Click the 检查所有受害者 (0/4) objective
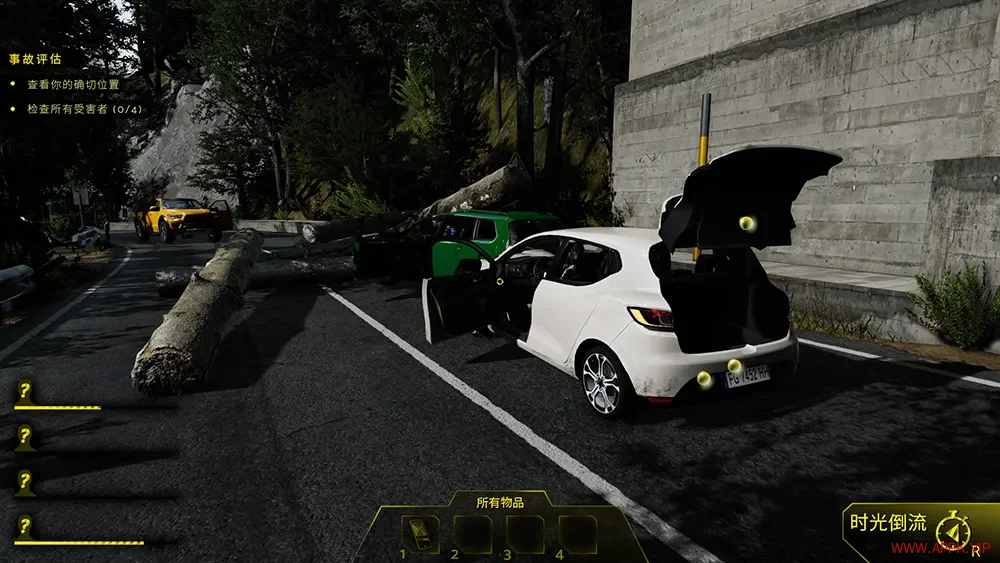Image resolution: width=1000 pixels, height=563 pixels. coord(83,108)
